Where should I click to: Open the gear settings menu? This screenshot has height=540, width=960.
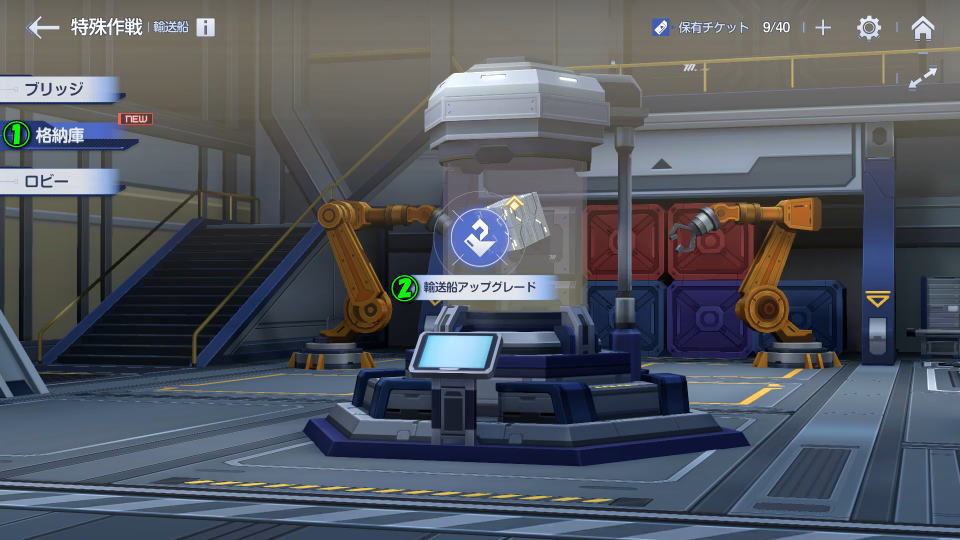click(869, 27)
